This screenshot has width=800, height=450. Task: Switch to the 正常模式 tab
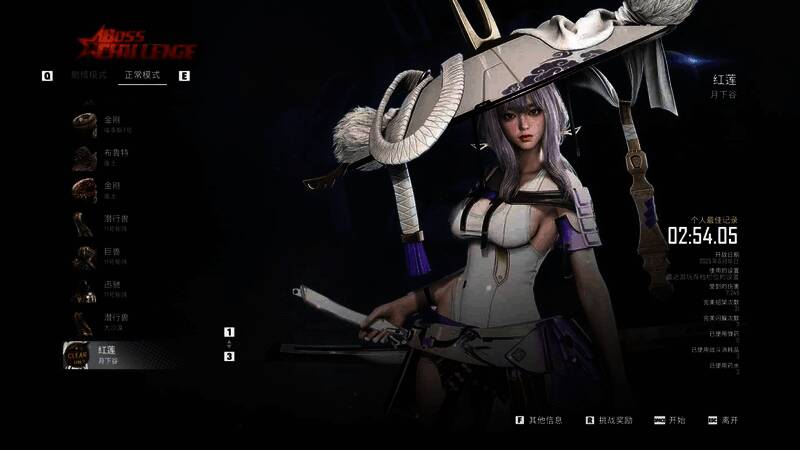[x=140, y=75]
